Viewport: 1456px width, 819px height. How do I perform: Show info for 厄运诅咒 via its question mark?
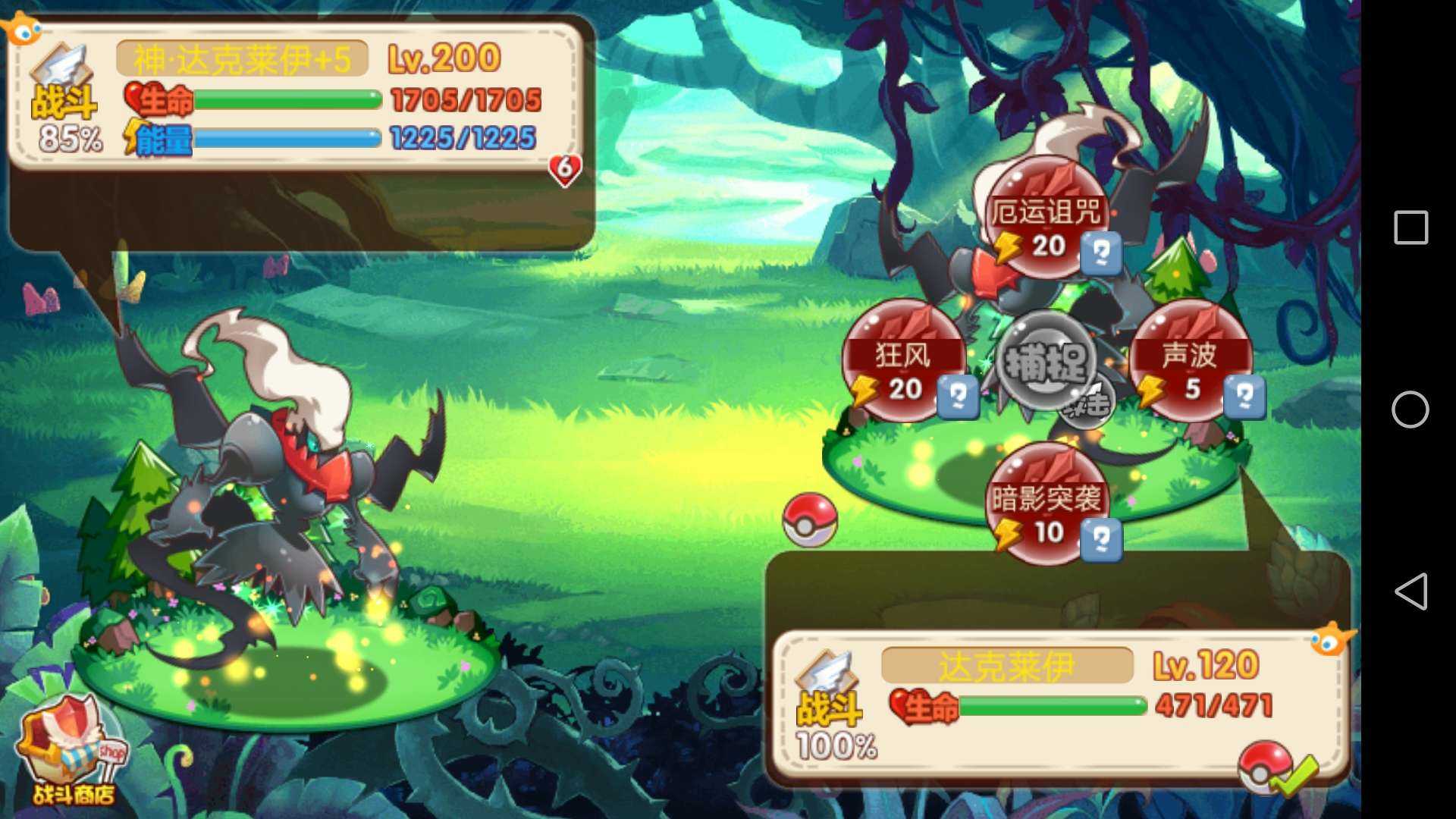pyautogui.click(x=1101, y=253)
